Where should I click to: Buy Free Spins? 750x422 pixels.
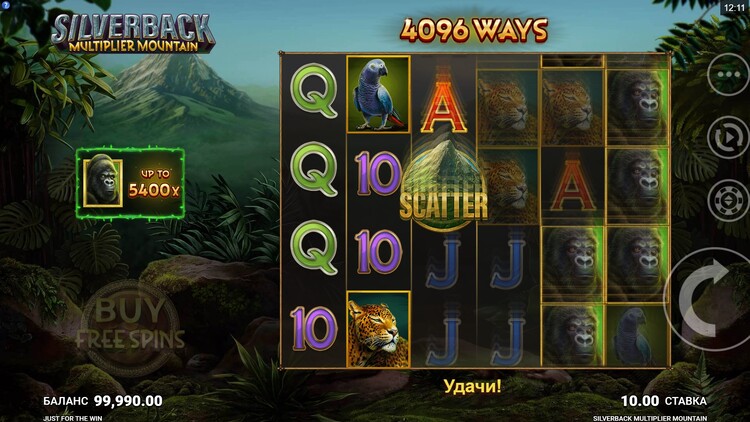click(x=130, y=323)
